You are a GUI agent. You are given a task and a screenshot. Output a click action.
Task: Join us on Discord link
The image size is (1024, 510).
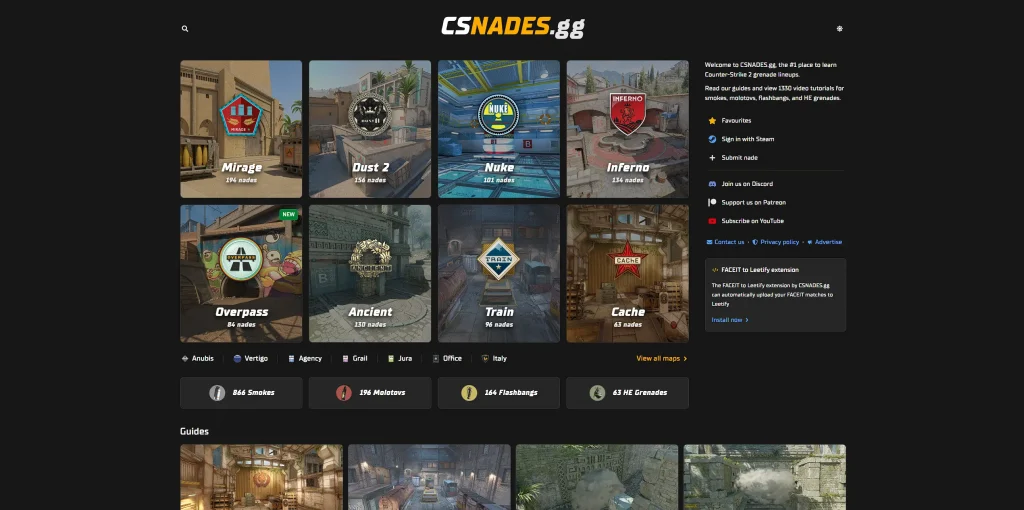click(746, 184)
